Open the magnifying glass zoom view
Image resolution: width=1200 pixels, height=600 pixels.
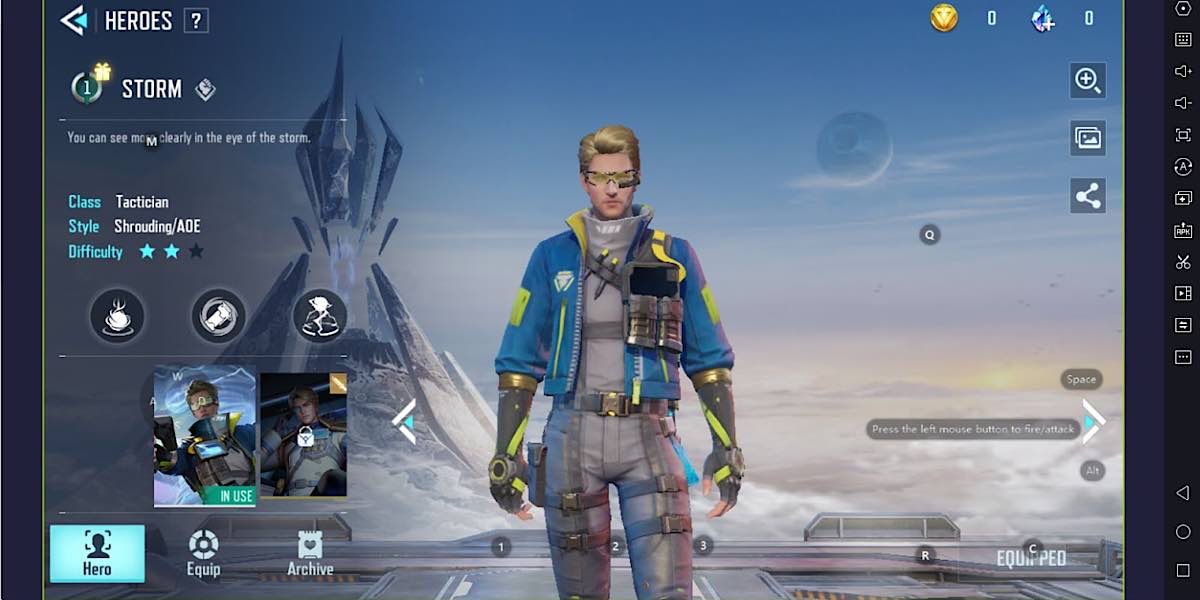(1088, 80)
